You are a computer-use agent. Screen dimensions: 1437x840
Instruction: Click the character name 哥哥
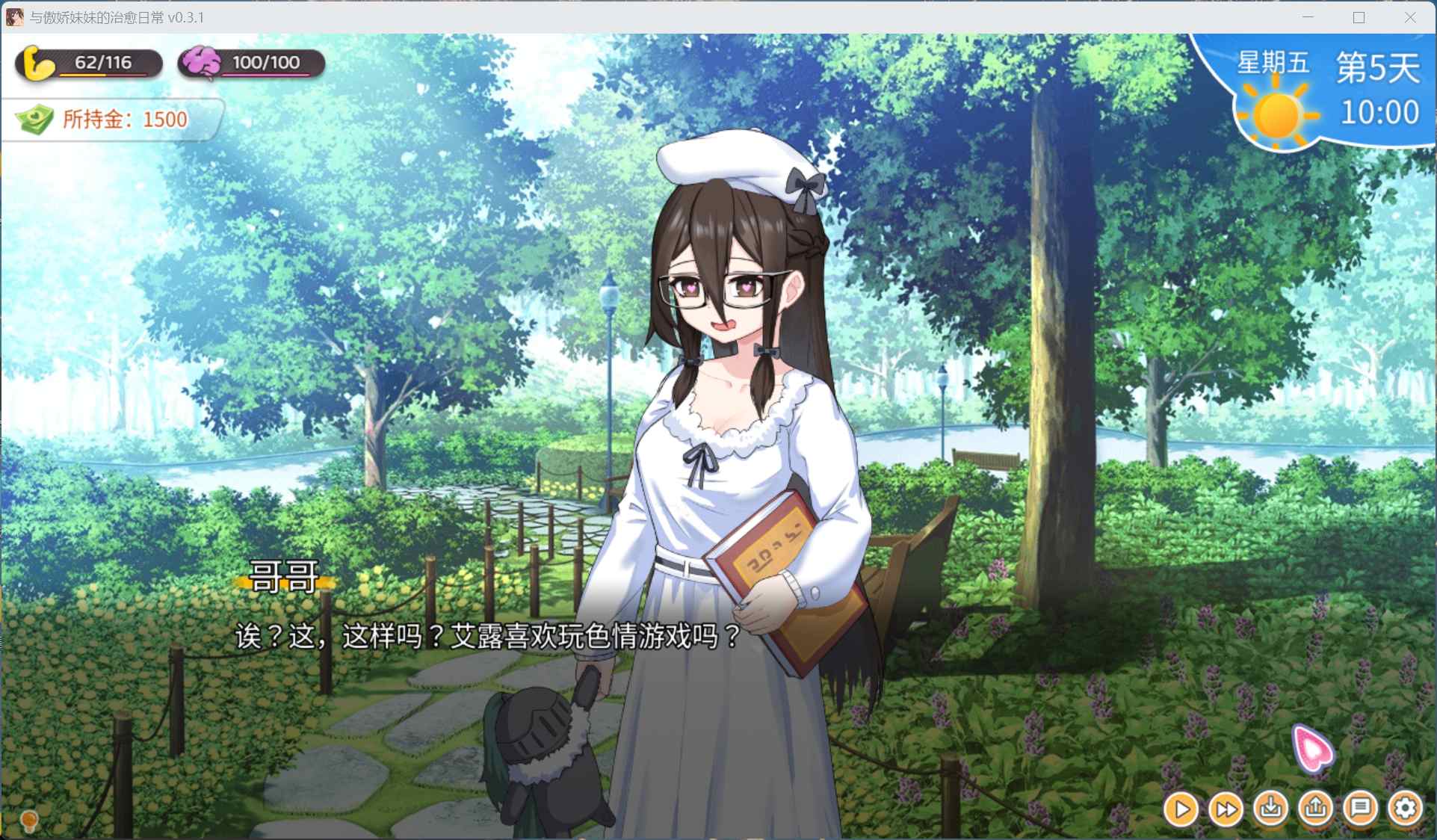tap(284, 576)
